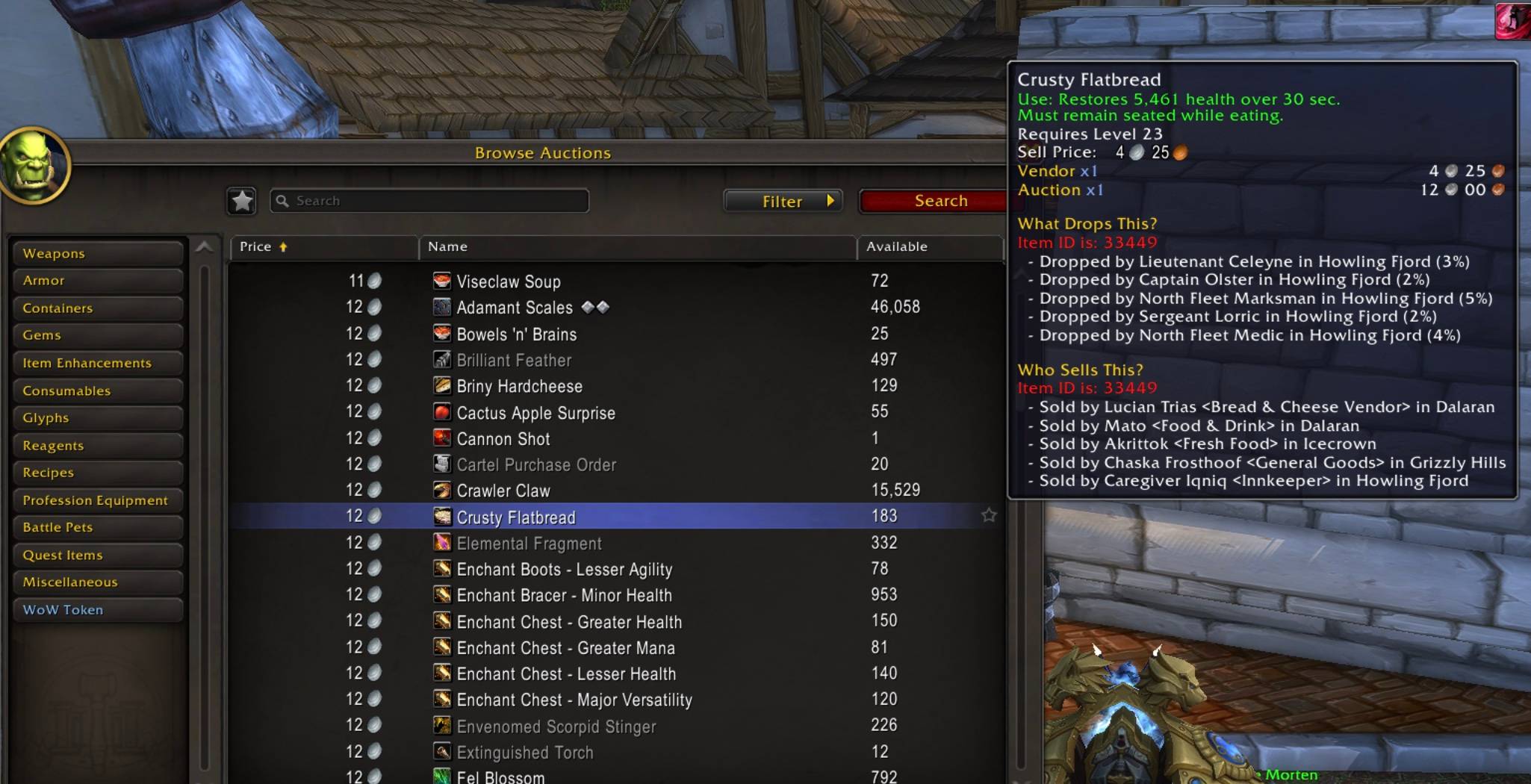Click the Crawler Claw item icon
The image size is (1531, 784).
click(x=441, y=491)
